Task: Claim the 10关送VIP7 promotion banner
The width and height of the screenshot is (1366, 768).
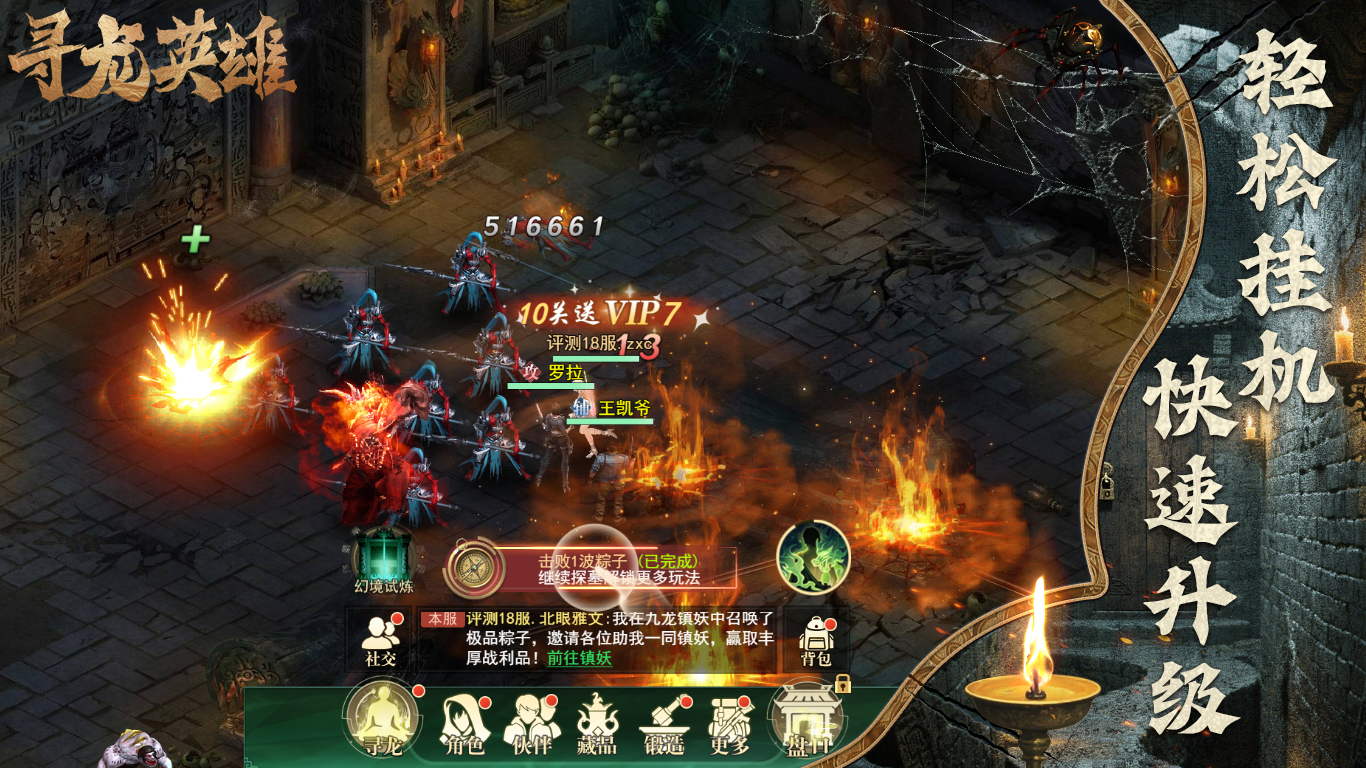Action: [600, 313]
